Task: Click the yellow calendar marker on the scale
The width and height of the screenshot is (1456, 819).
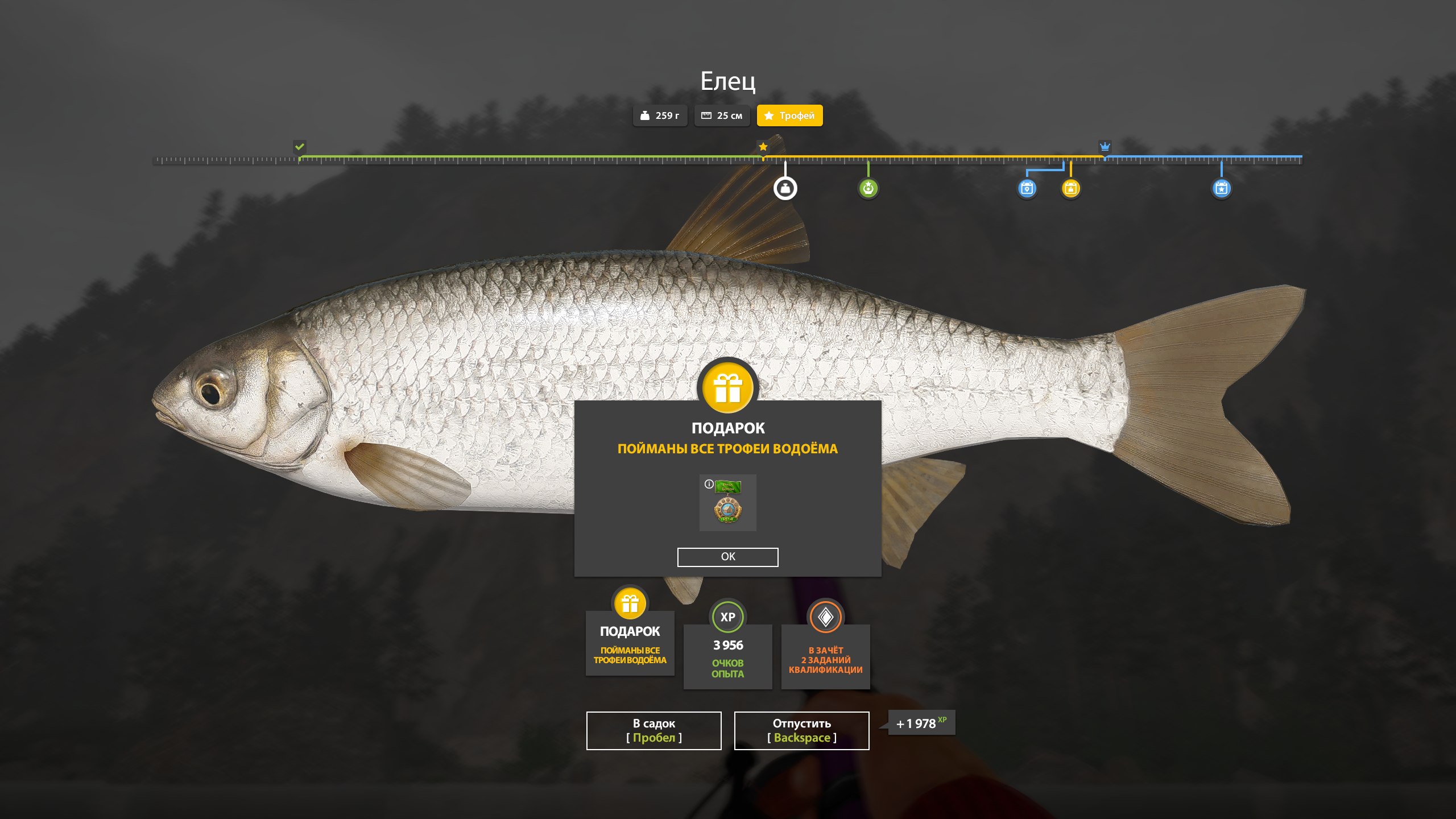Action: 1070,188
